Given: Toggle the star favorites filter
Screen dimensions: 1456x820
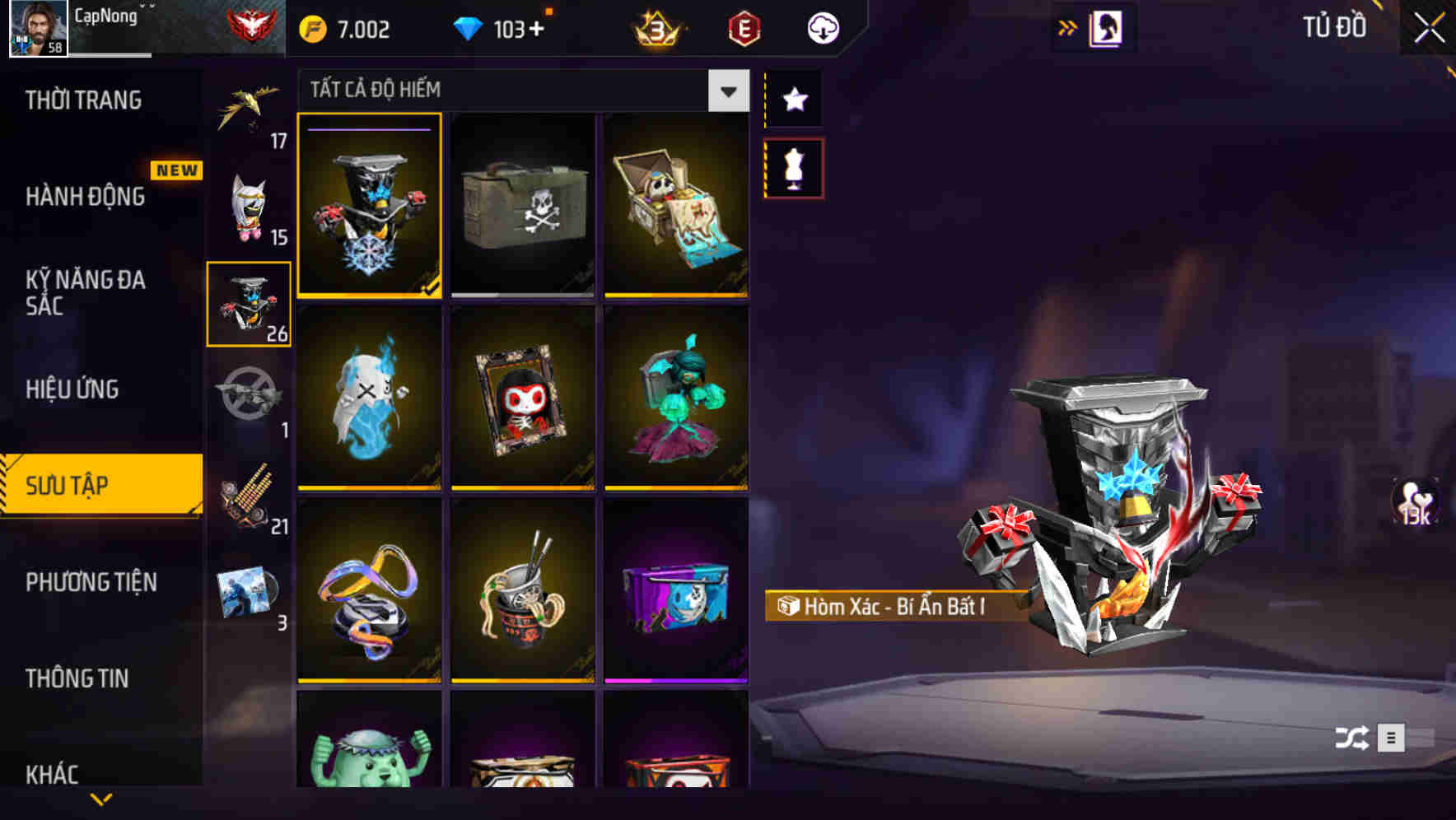Looking at the screenshot, I should point(793,100).
